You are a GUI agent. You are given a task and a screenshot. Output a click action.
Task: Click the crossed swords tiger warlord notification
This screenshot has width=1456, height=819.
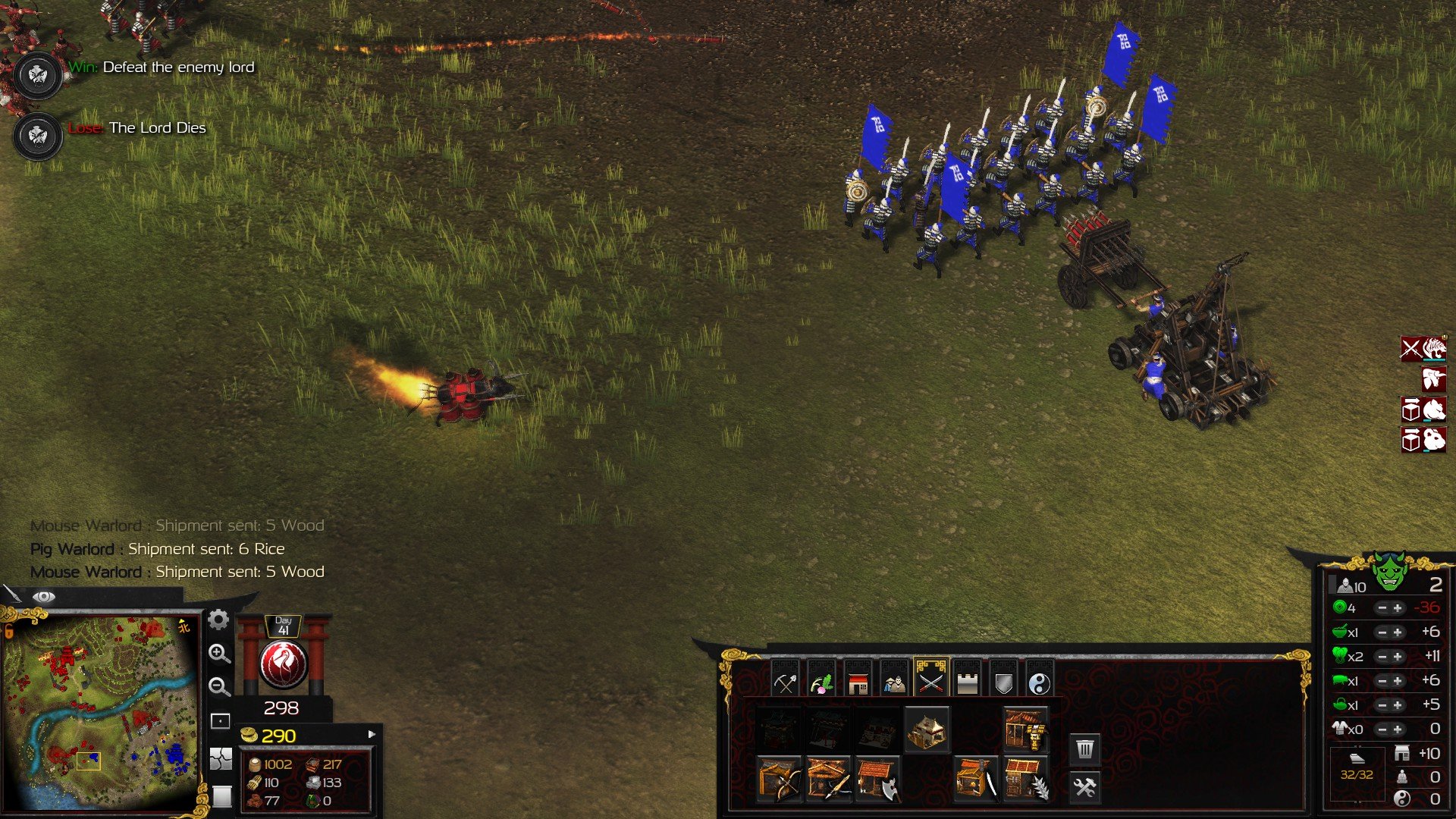click(1423, 349)
